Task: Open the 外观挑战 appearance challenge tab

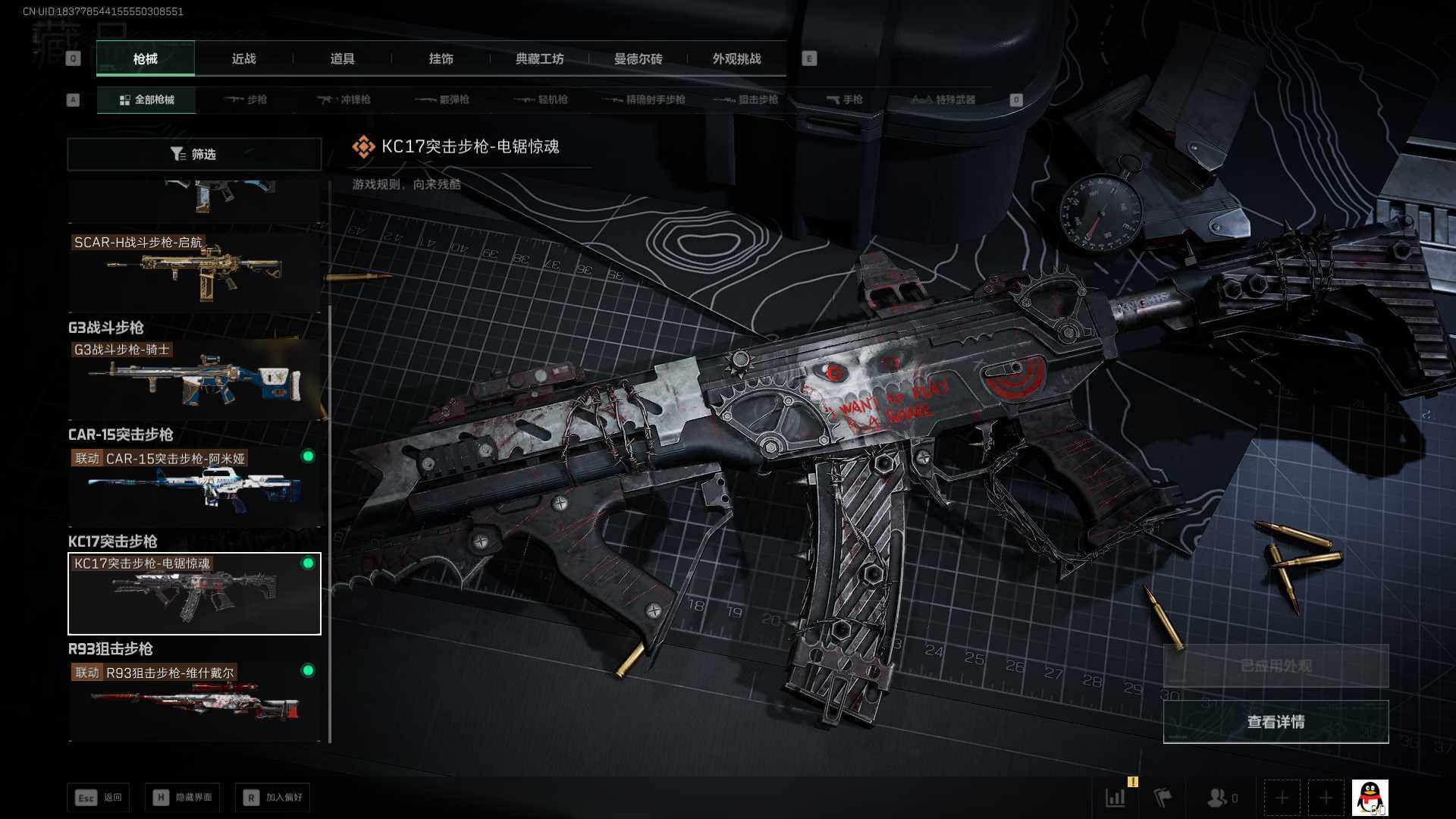Action: pos(736,58)
